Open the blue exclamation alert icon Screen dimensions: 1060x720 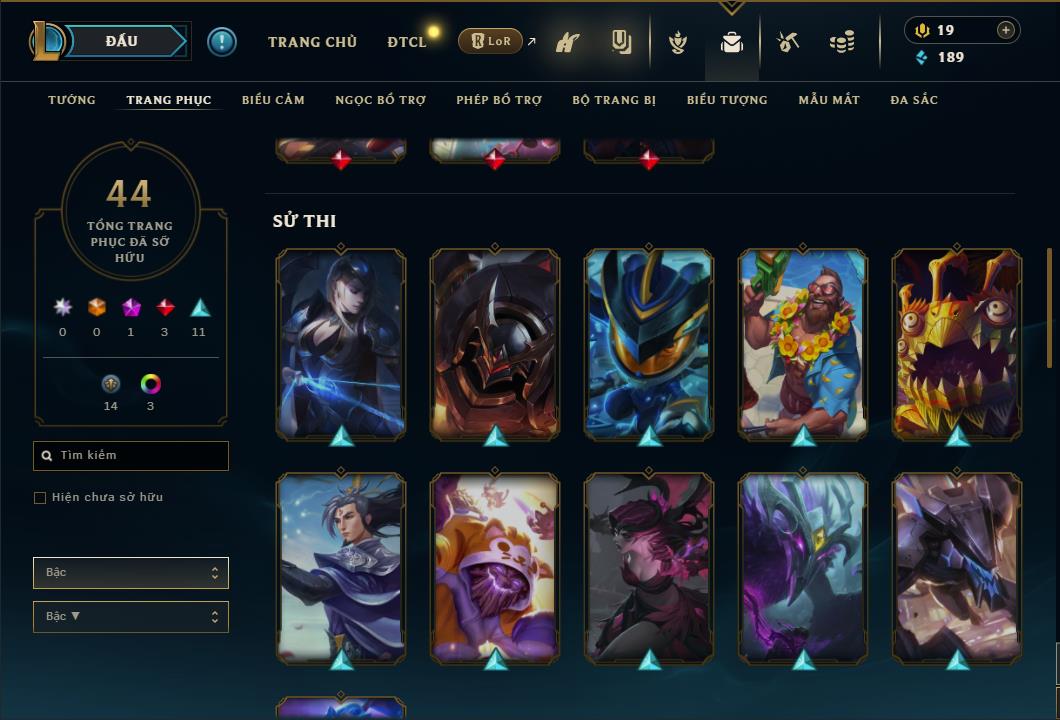[x=222, y=42]
